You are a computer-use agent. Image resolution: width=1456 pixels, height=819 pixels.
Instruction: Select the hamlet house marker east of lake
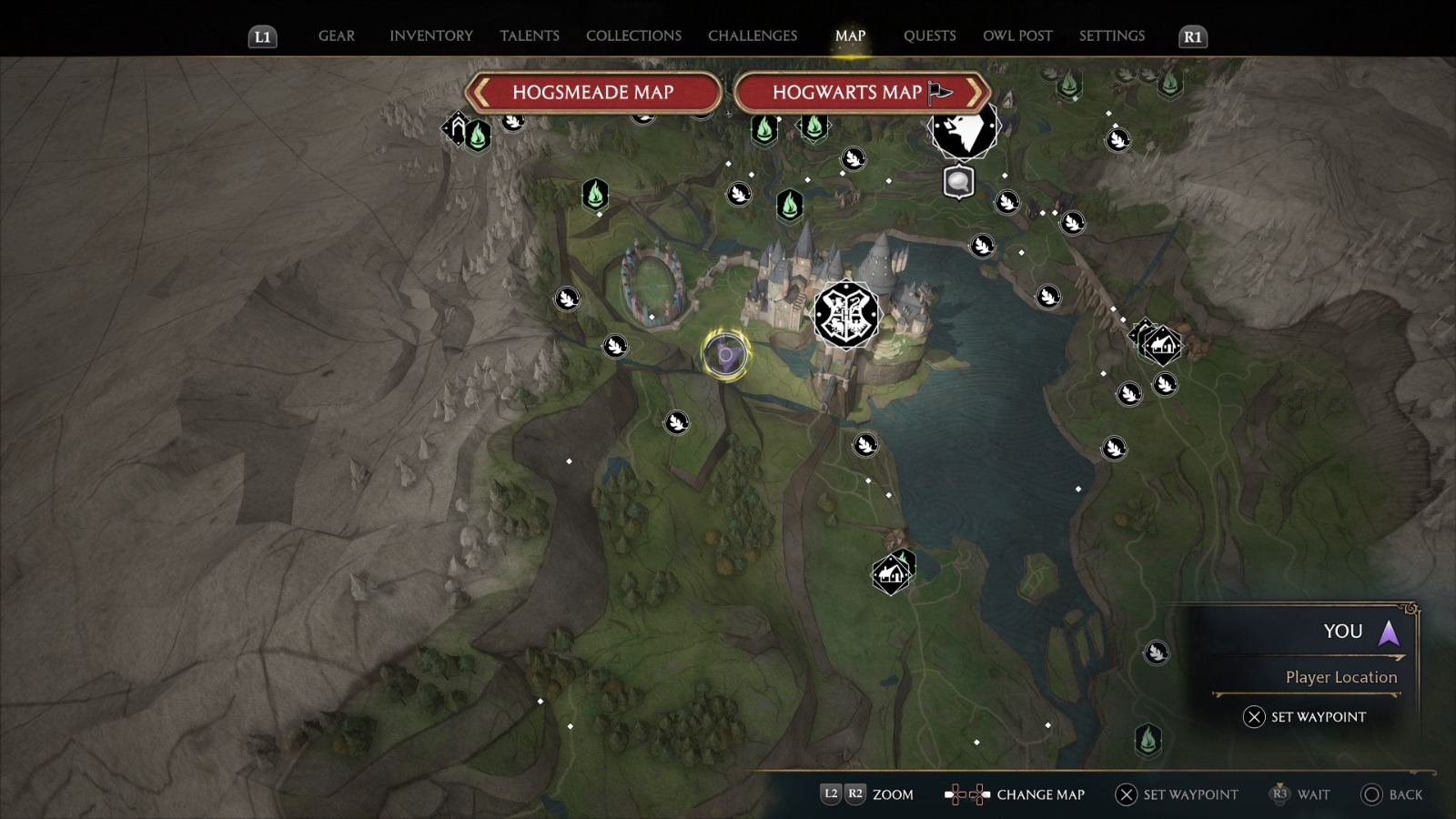coord(1161,346)
